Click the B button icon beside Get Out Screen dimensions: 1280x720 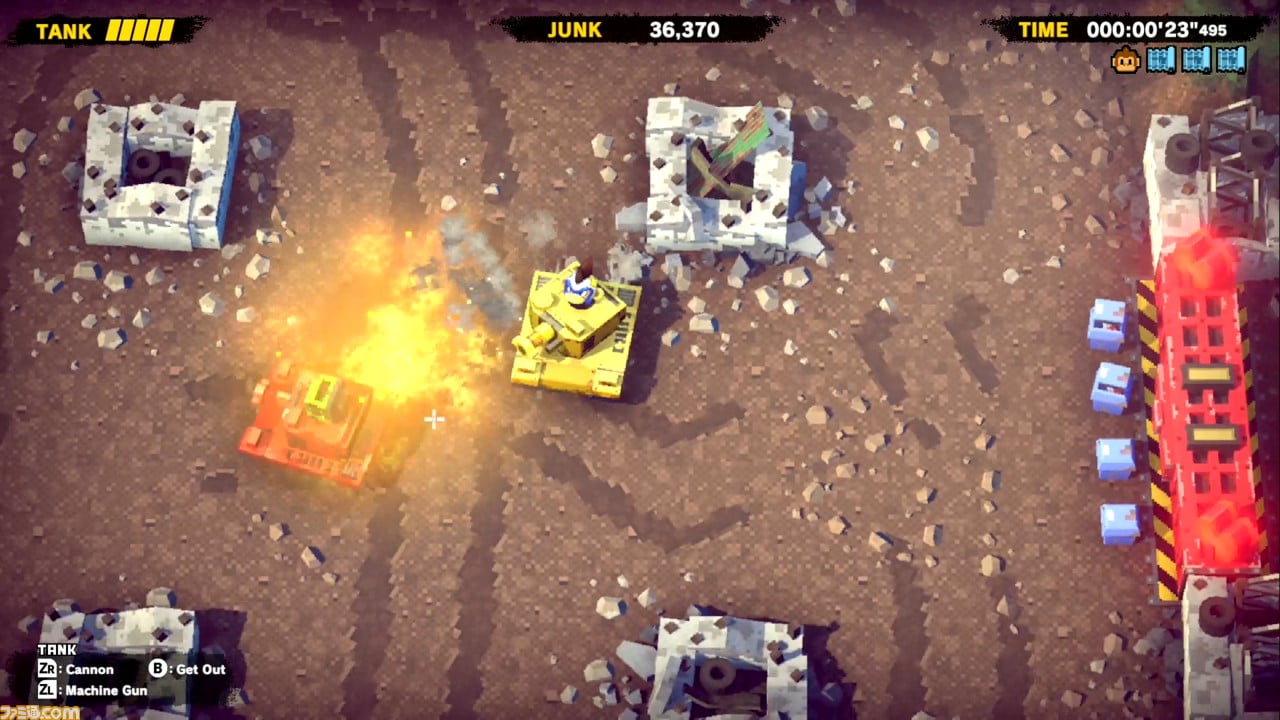coord(157,669)
